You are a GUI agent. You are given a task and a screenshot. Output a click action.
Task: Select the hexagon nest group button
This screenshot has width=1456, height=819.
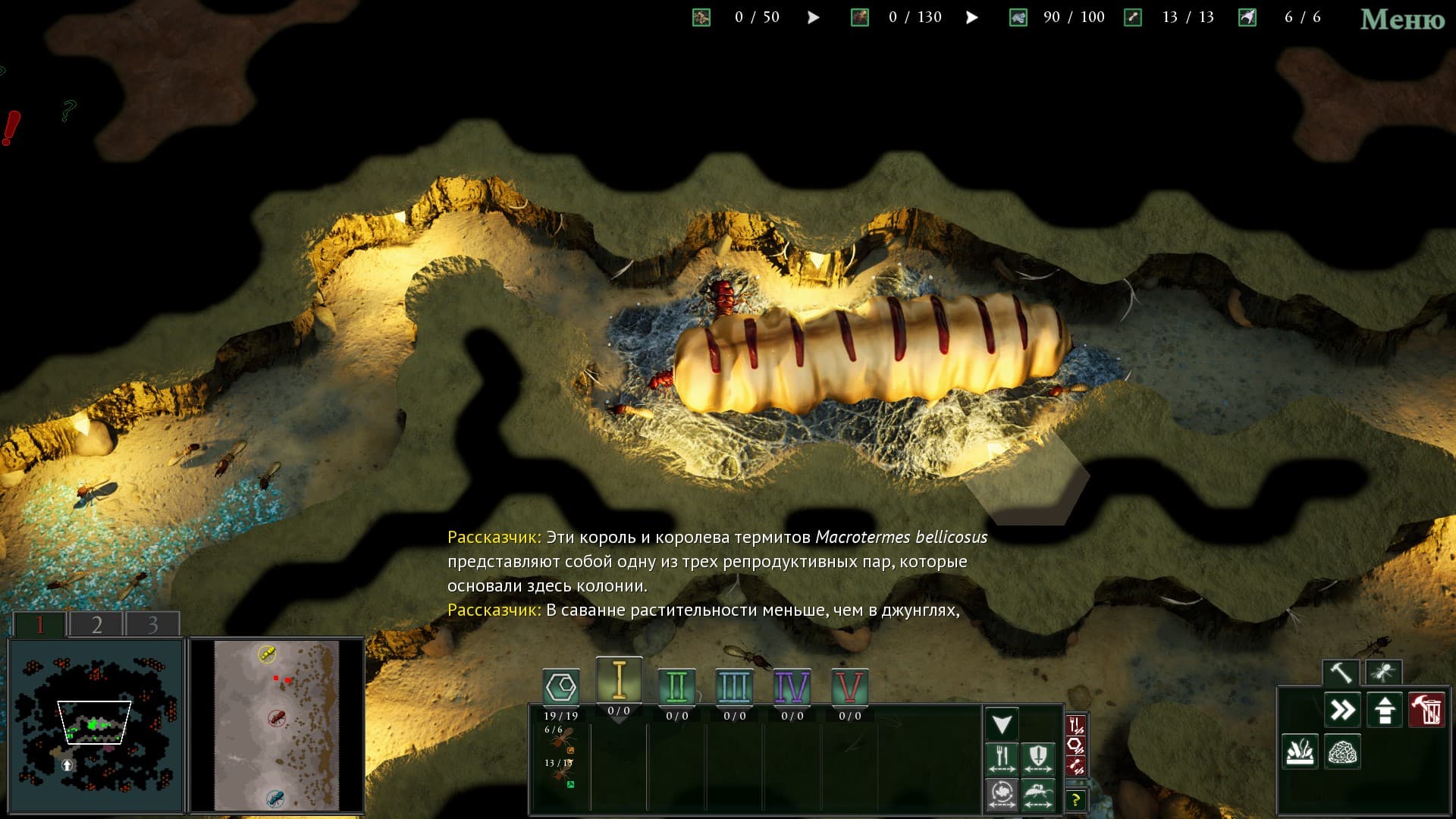coord(561,687)
